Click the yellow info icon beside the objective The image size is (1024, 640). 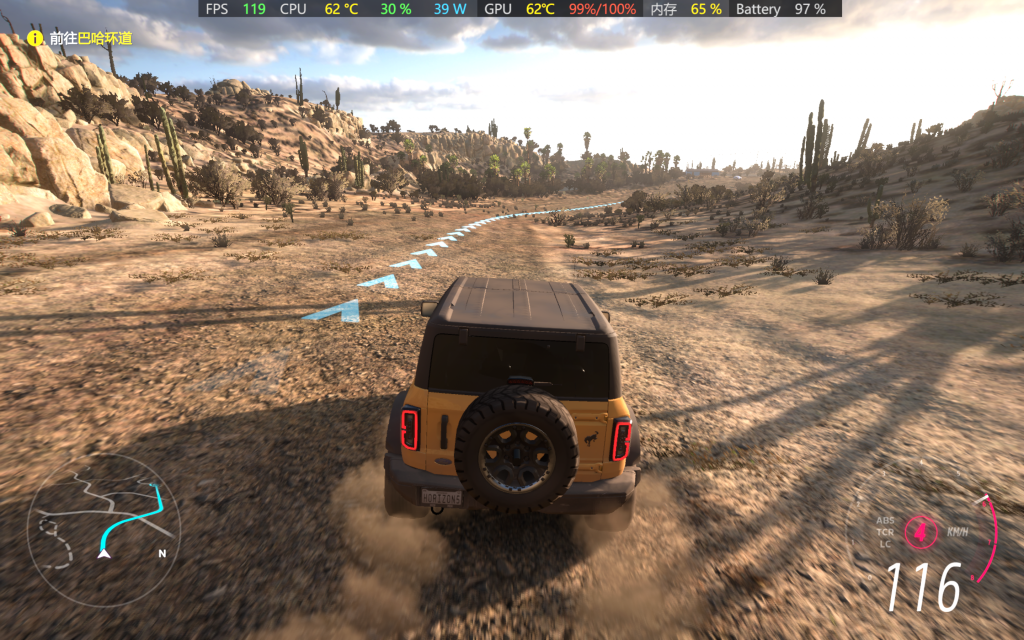click(x=35, y=39)
